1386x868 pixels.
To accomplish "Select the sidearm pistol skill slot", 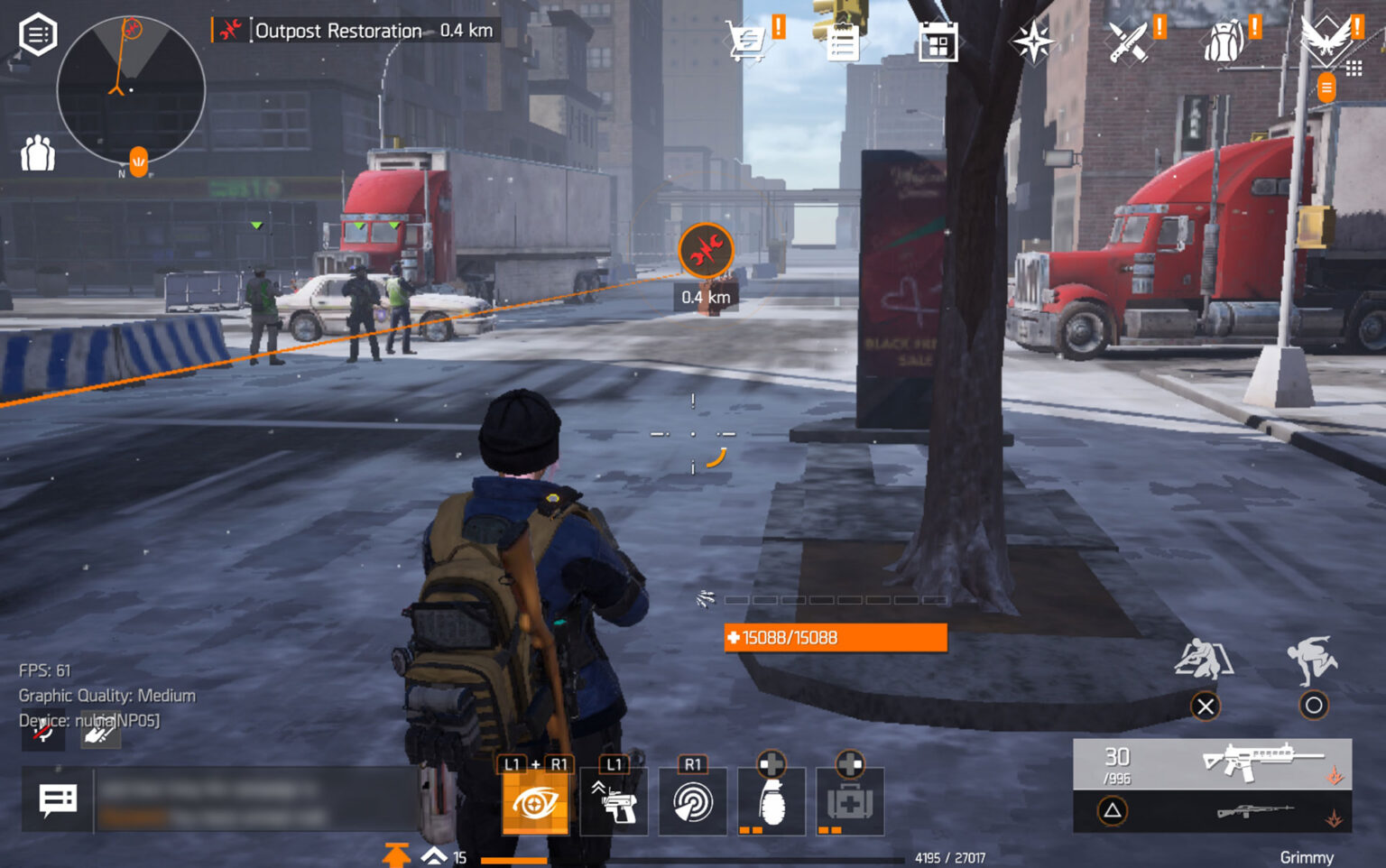I will 614,802.
